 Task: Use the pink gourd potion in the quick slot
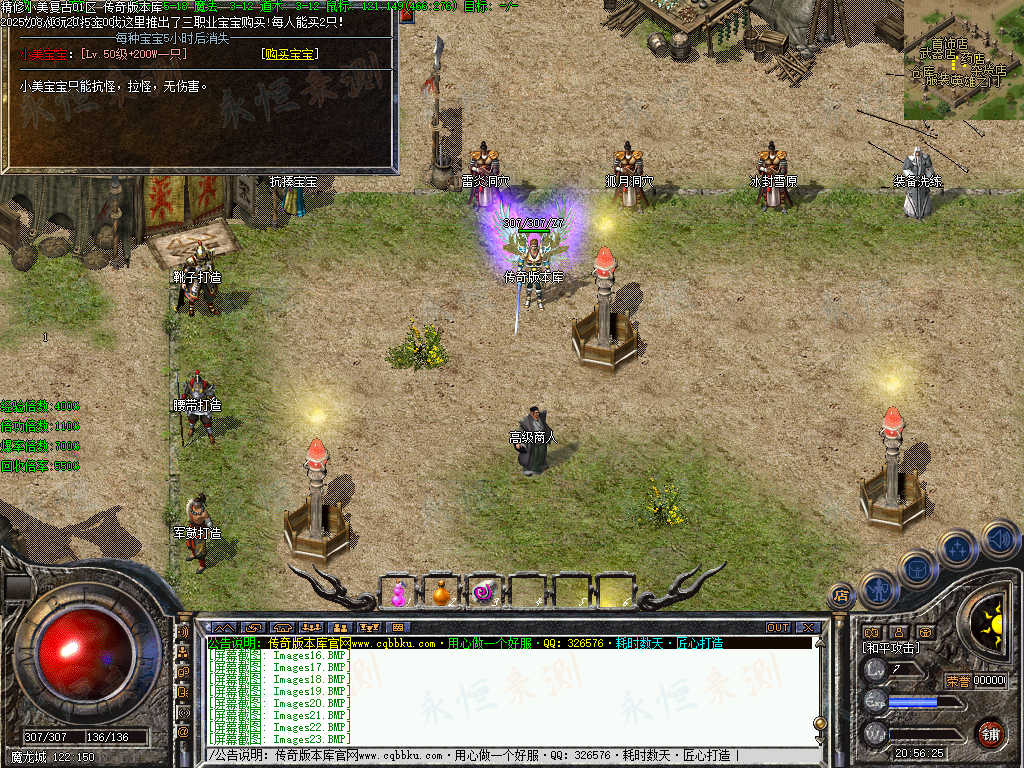pyautogui.click(x=399, y=593)
